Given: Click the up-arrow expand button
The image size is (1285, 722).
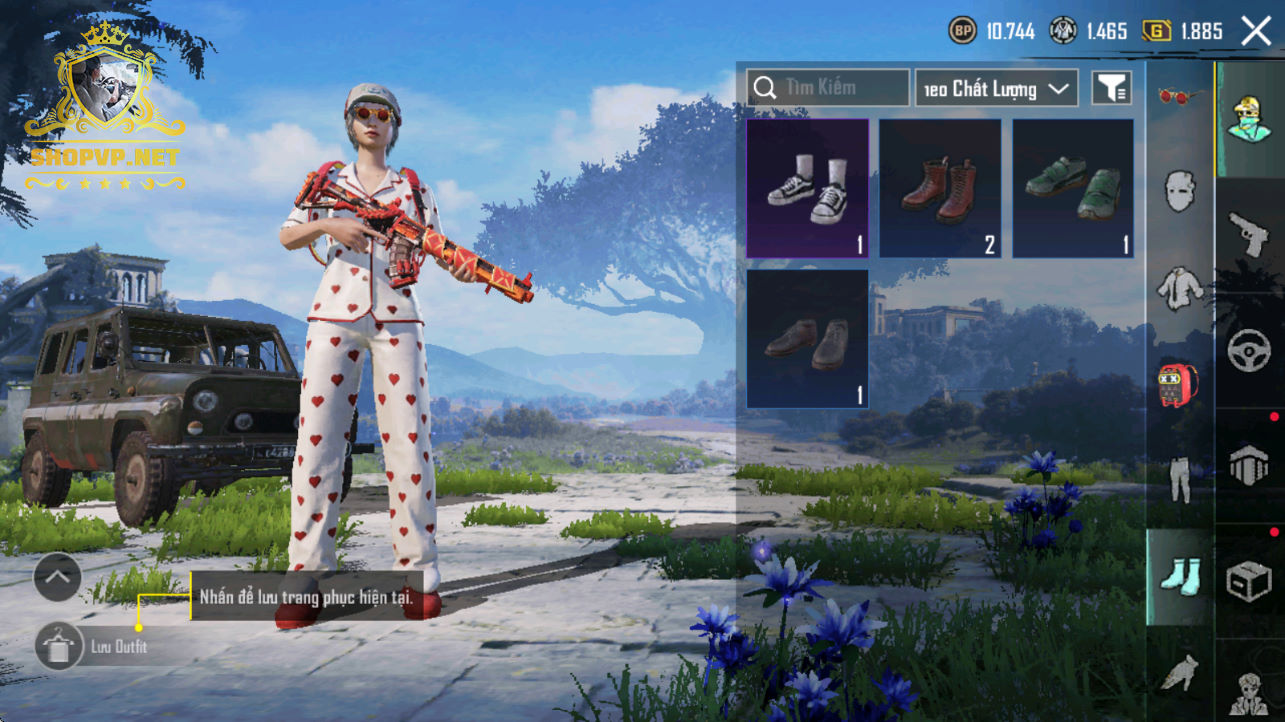Looking at the screenshot, I should click(x=57, y=577).
